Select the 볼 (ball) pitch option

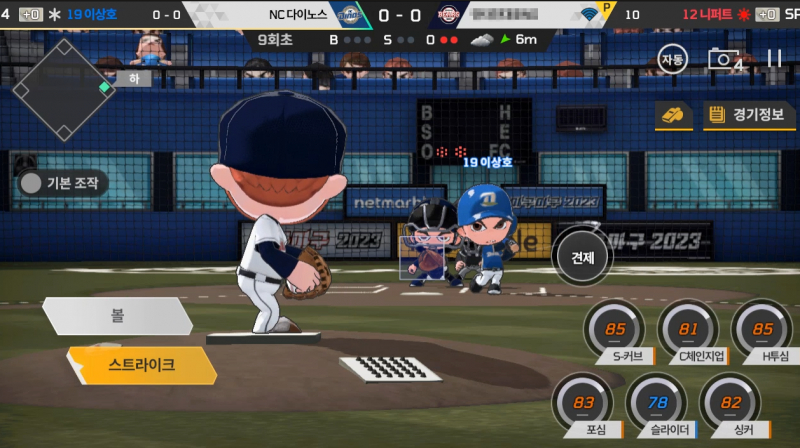point(117,316)
